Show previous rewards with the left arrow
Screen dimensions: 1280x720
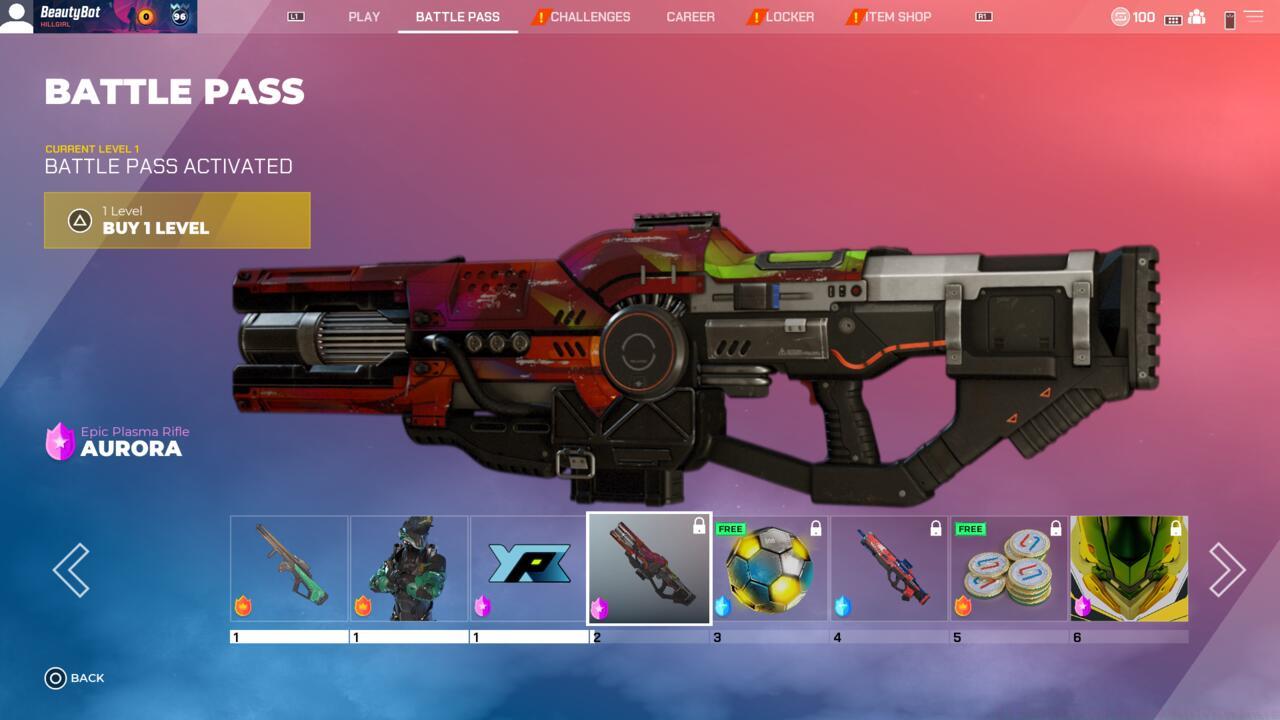[71, 570]
